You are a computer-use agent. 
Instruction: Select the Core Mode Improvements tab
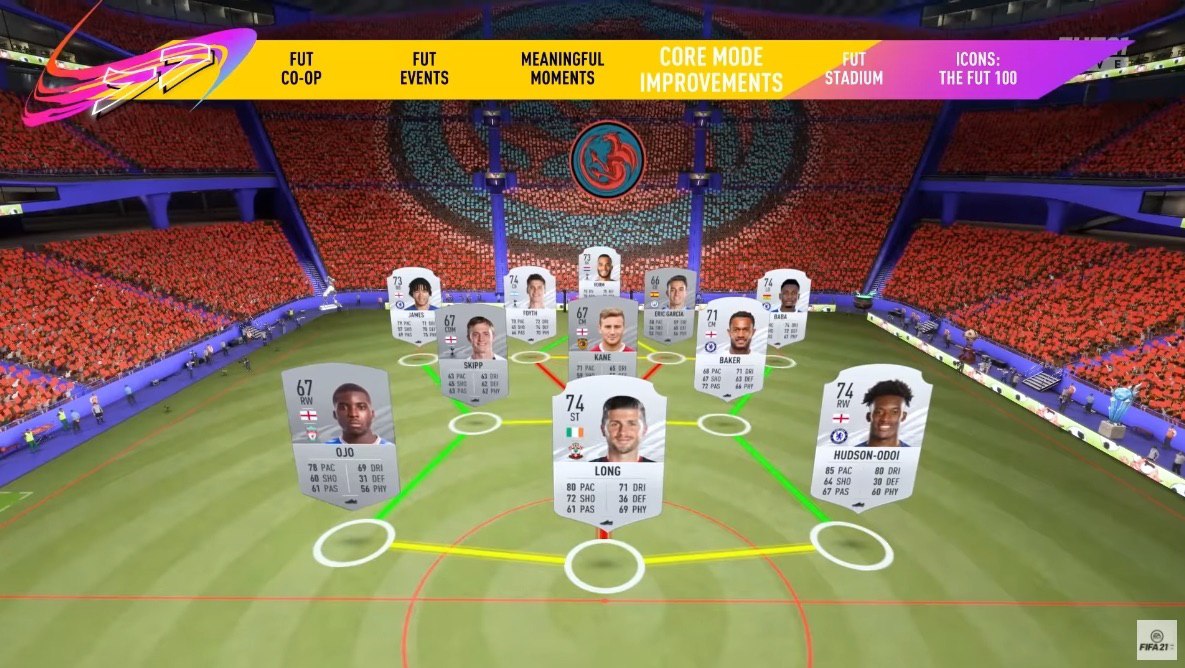point(711,69)
